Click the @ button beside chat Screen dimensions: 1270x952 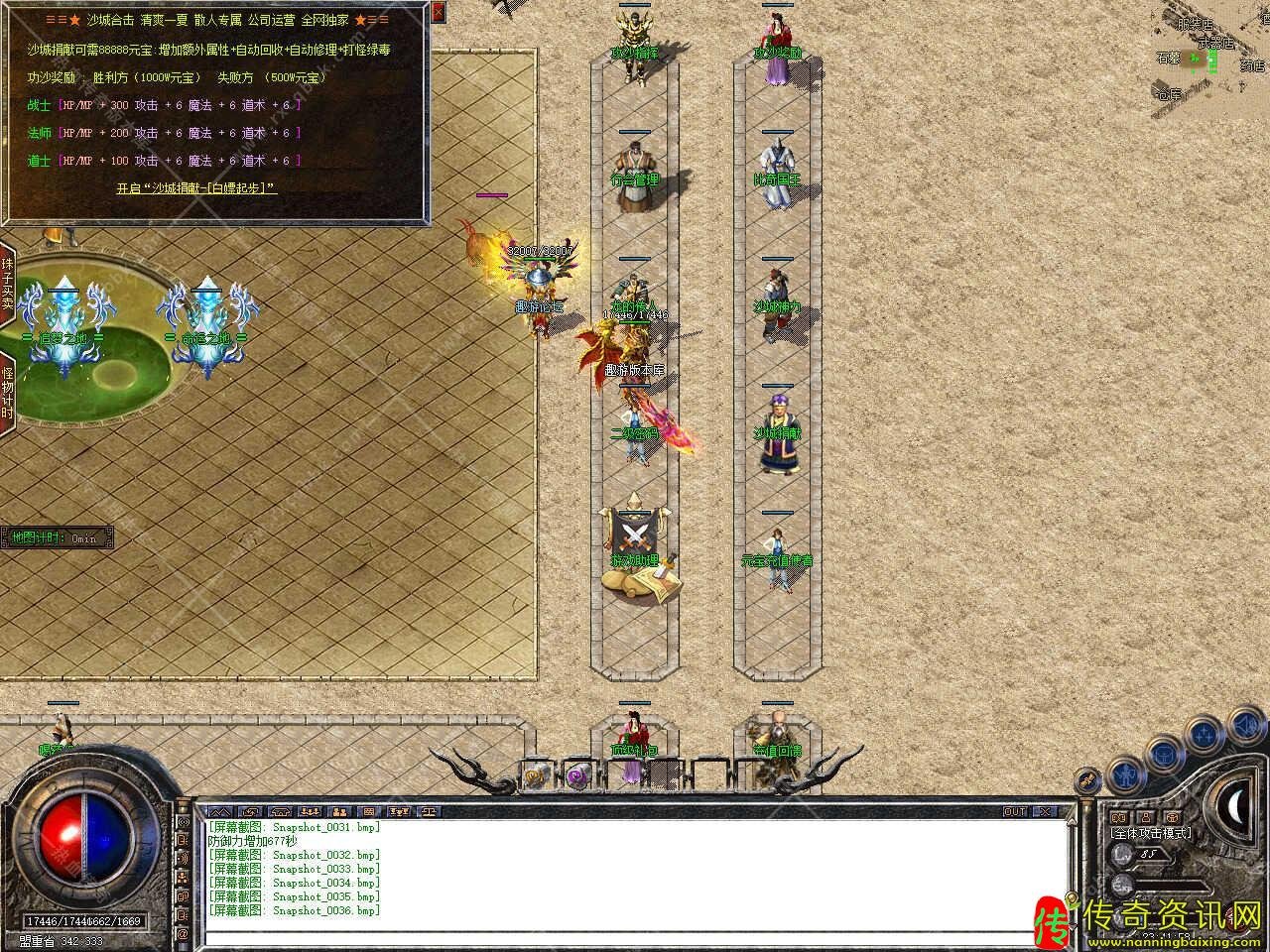(x=183, y=934)
